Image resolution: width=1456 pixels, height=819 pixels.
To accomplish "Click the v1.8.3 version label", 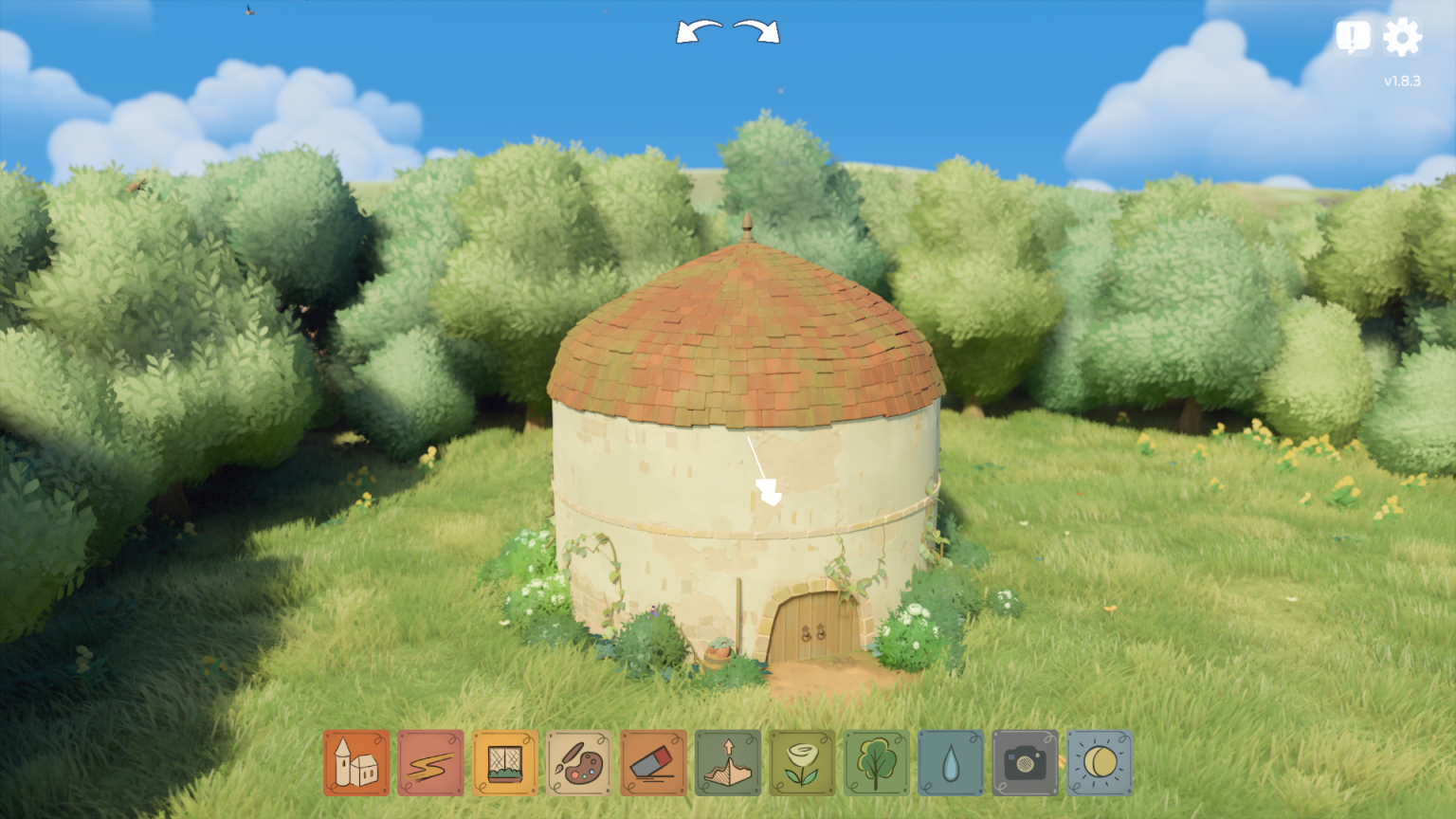I will [x=1402, y=81].
